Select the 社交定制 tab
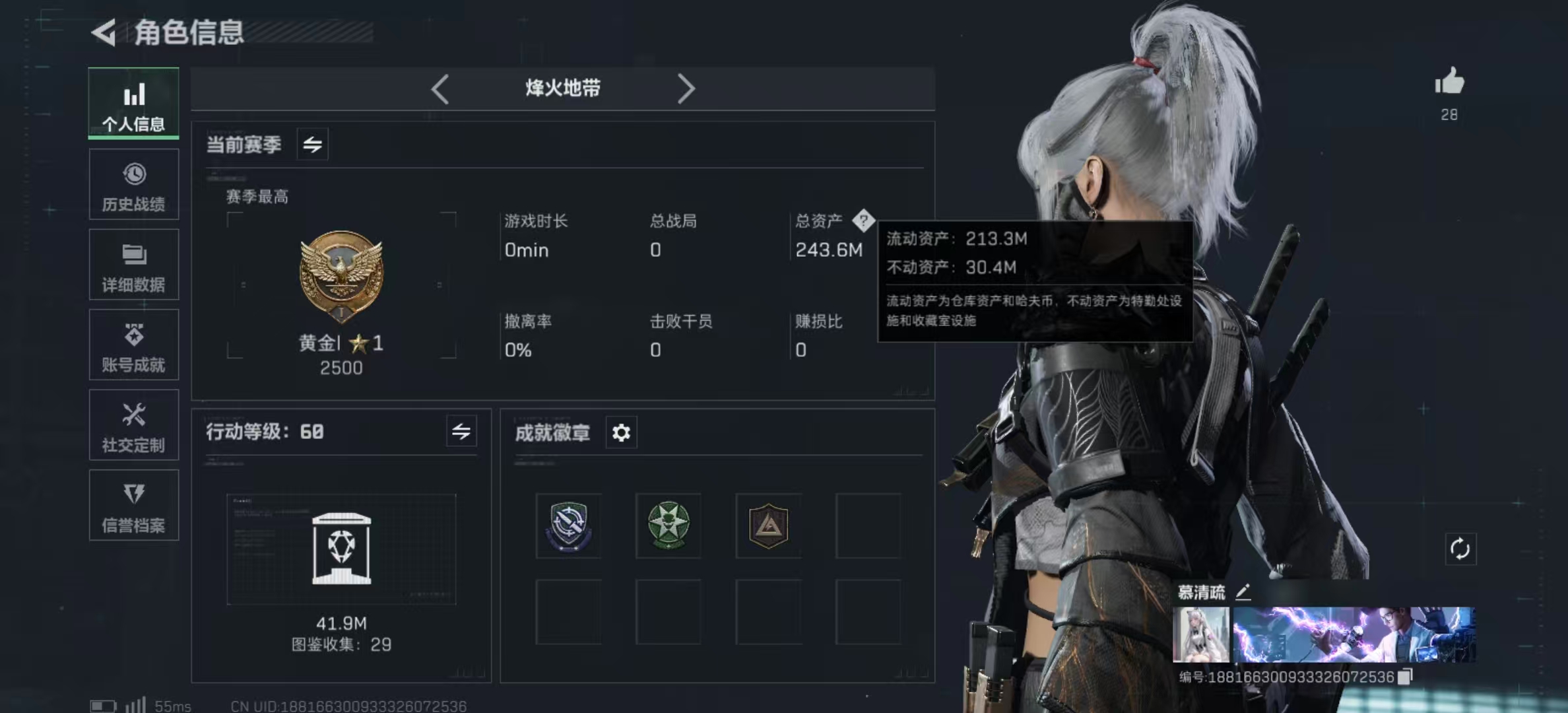 [x=133, y=425]
